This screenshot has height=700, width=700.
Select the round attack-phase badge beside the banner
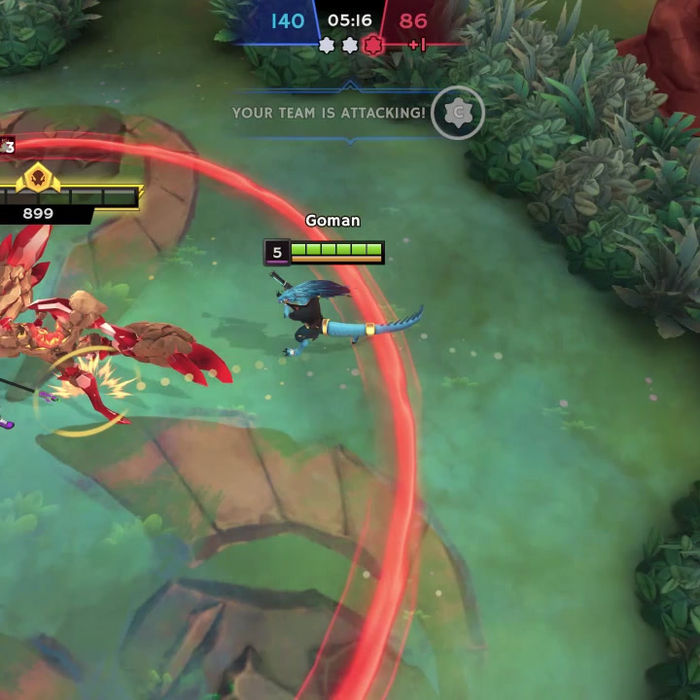(x=458, y=113)
